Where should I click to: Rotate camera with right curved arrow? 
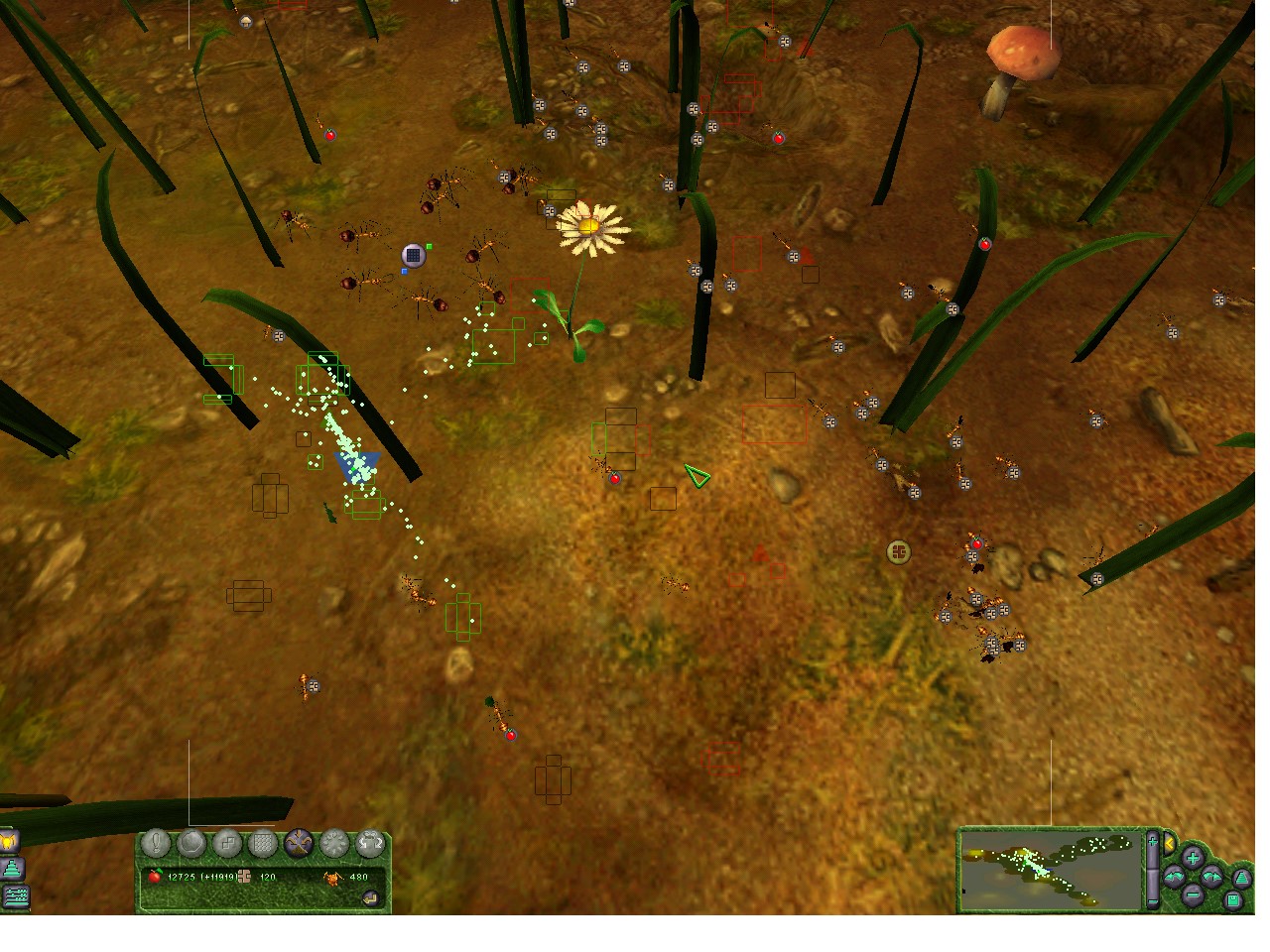pos(1211,877)
